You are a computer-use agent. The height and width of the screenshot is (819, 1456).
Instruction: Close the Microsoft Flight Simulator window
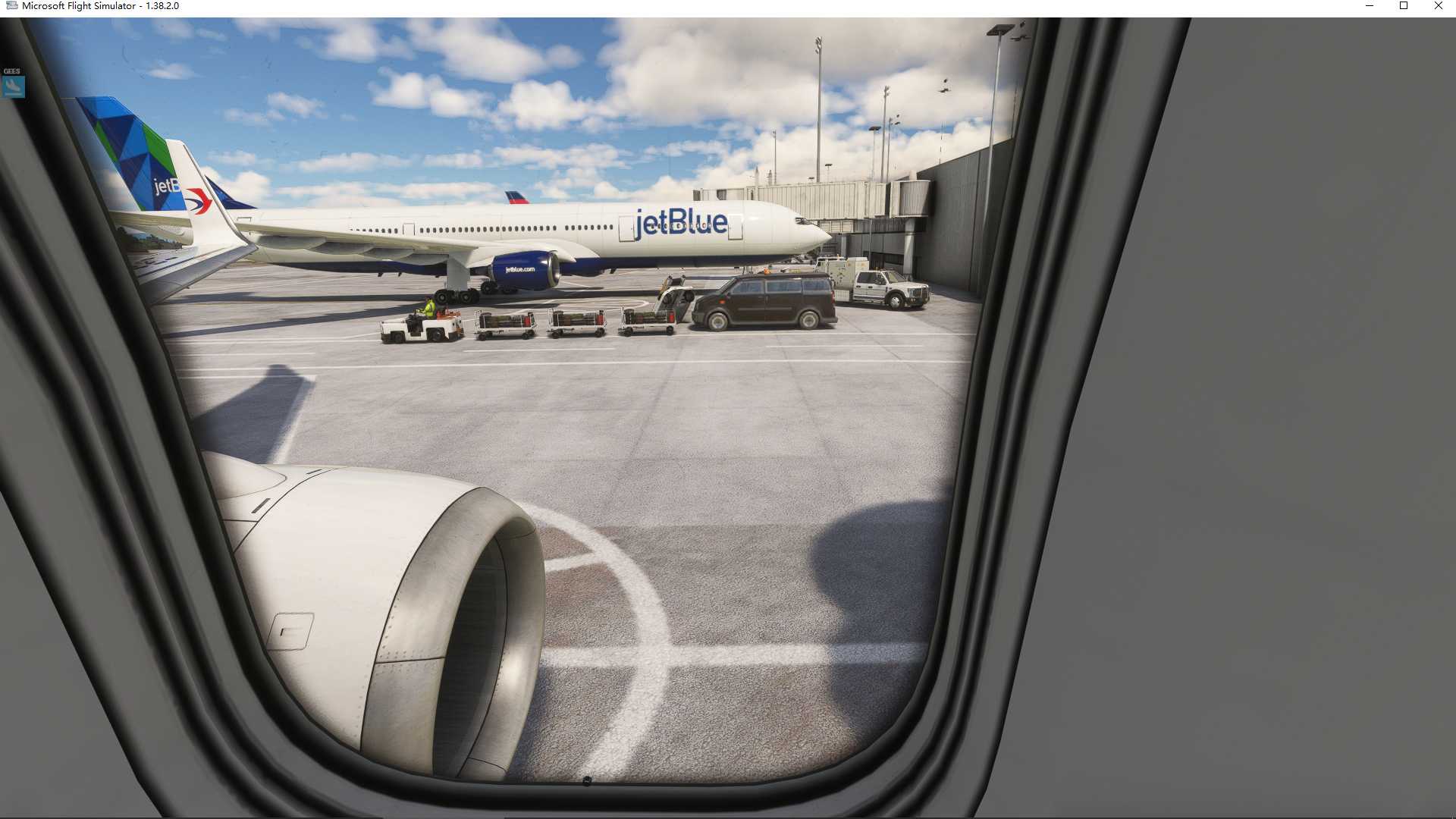coord(1438,6)
